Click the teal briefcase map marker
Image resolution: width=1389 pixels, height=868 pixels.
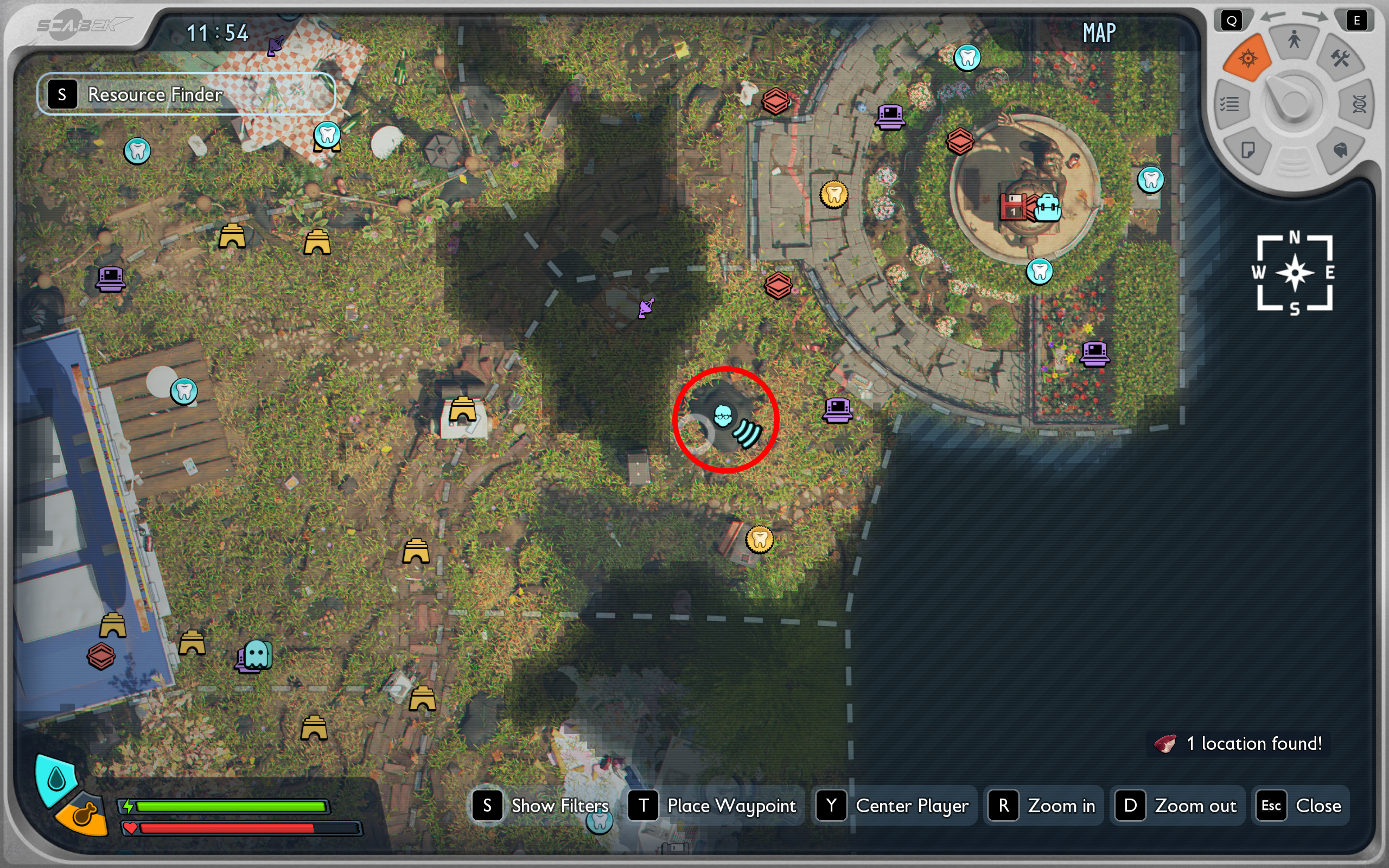1048,207
